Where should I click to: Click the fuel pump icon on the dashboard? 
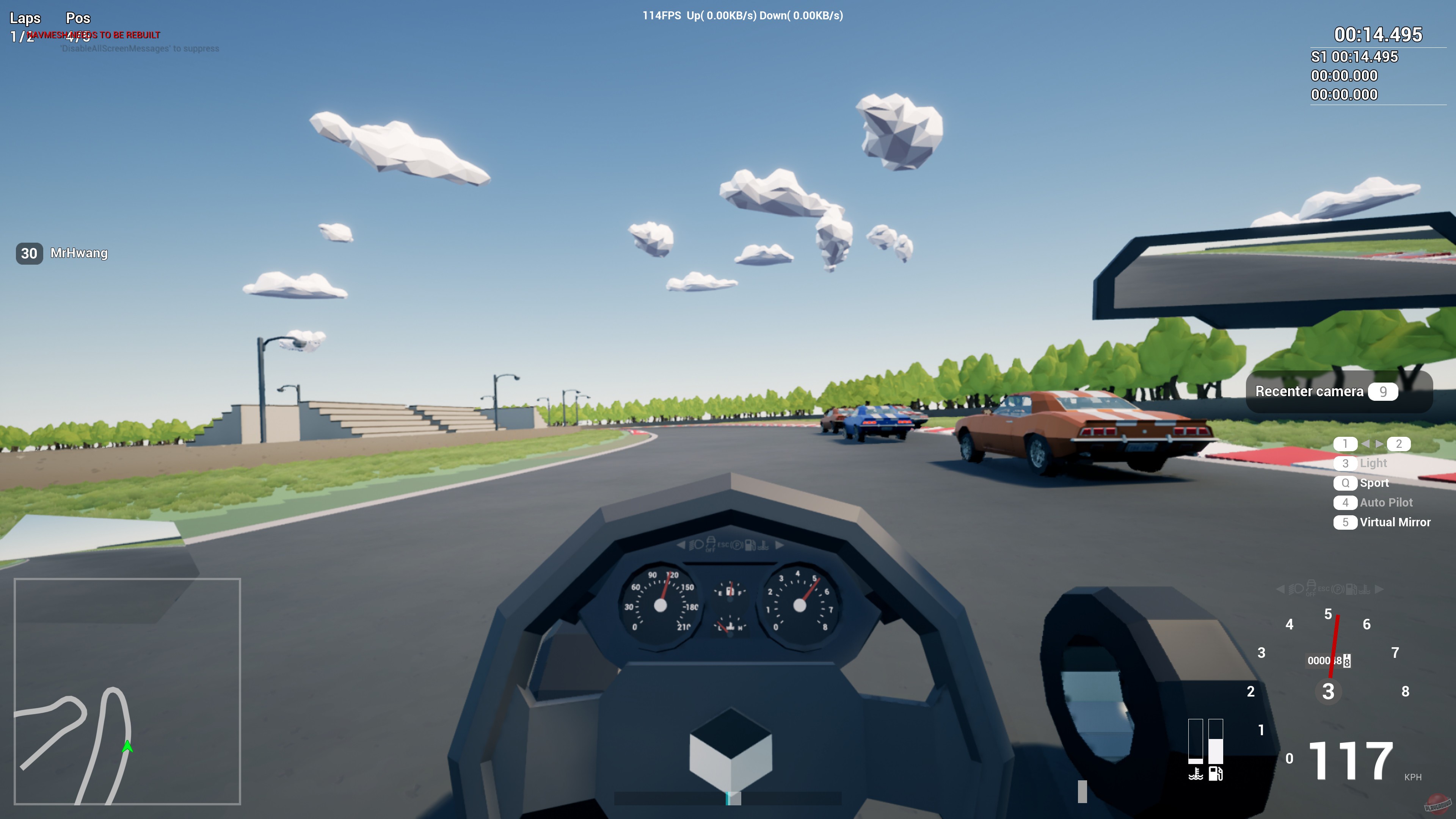pyautogui.click(x=751, y=546)
